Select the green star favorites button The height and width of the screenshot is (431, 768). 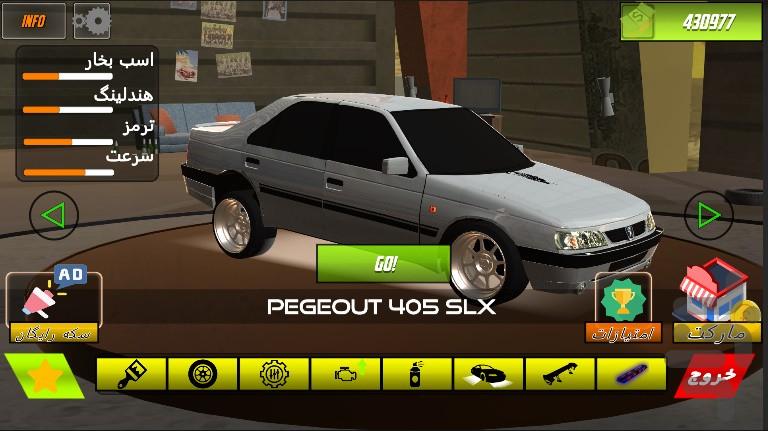click(43, 377)
